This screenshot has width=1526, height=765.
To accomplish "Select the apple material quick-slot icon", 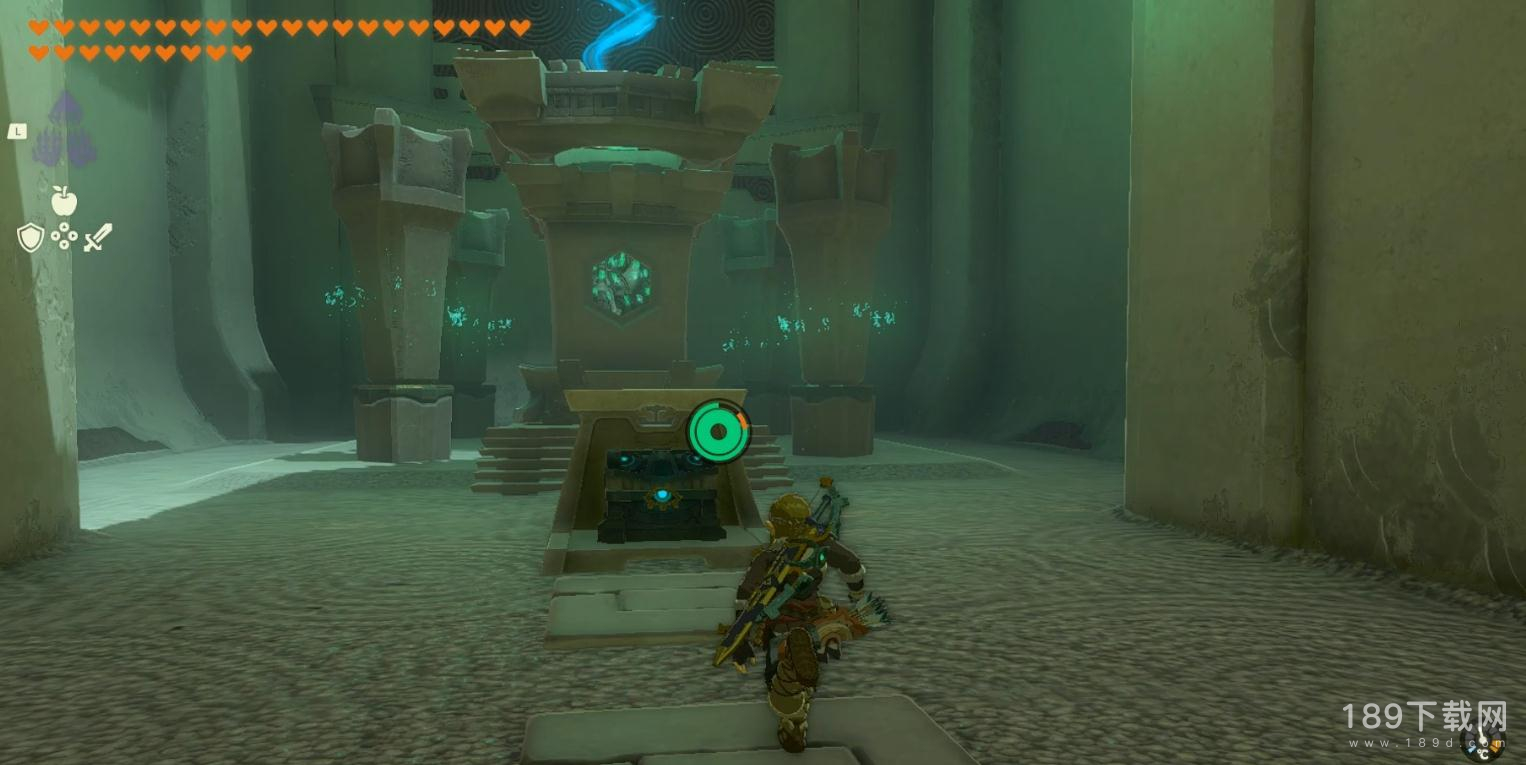I will pyautogui.click(x=64, y=201).
